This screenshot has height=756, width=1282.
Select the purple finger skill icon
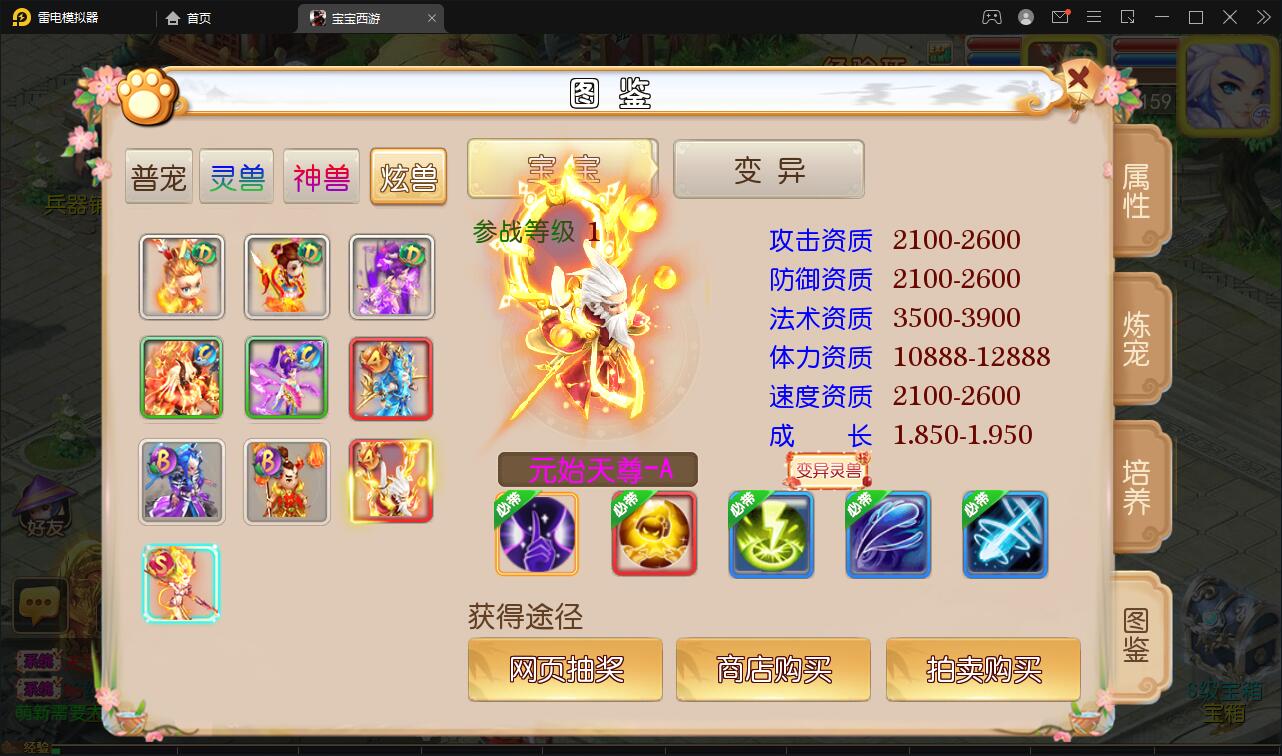coord(536,534)
